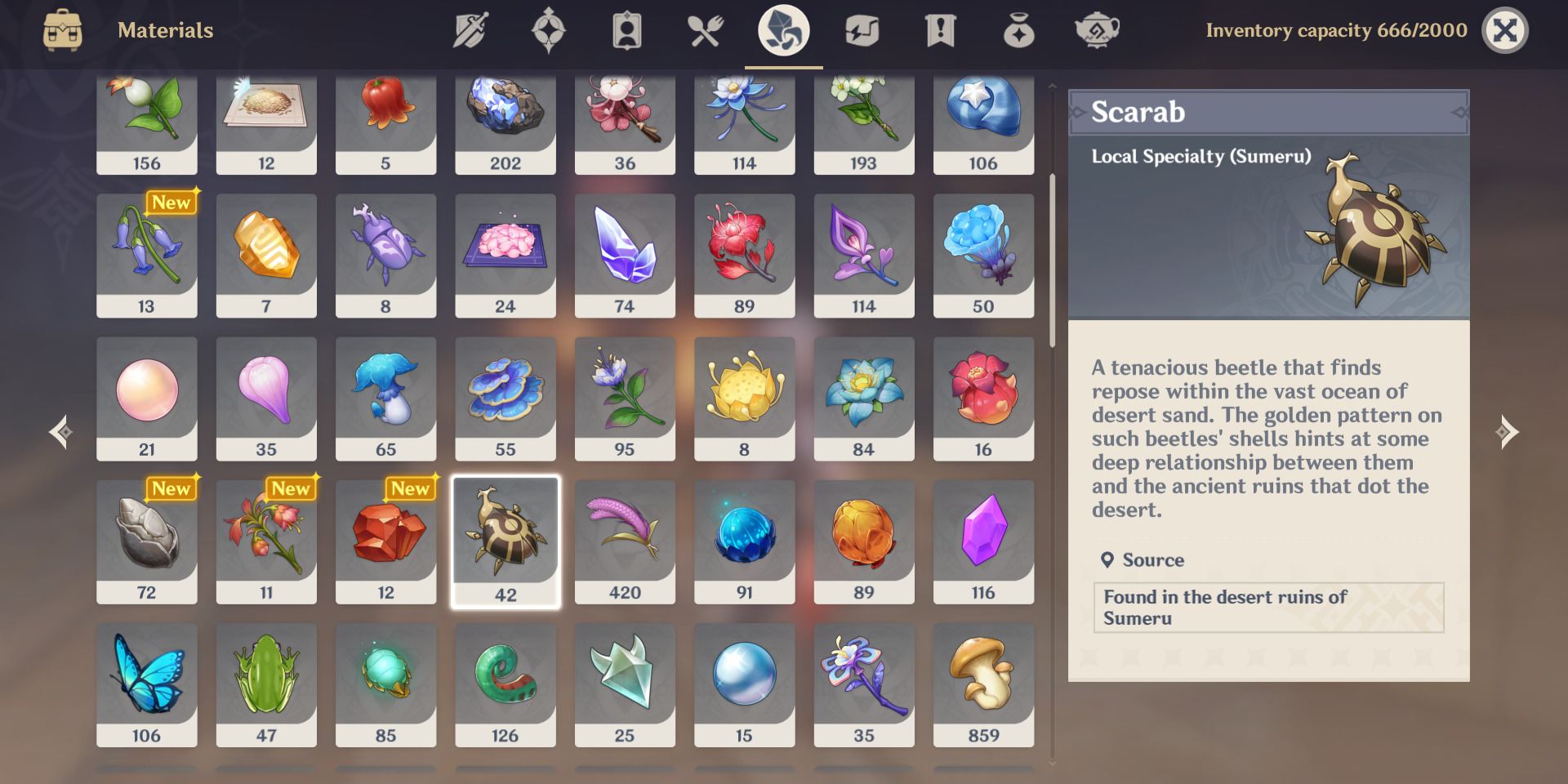This screenshot has width=1568, height=784.
Task: Open the Weapons inventory tab icon
Action: tap(470, 30)
